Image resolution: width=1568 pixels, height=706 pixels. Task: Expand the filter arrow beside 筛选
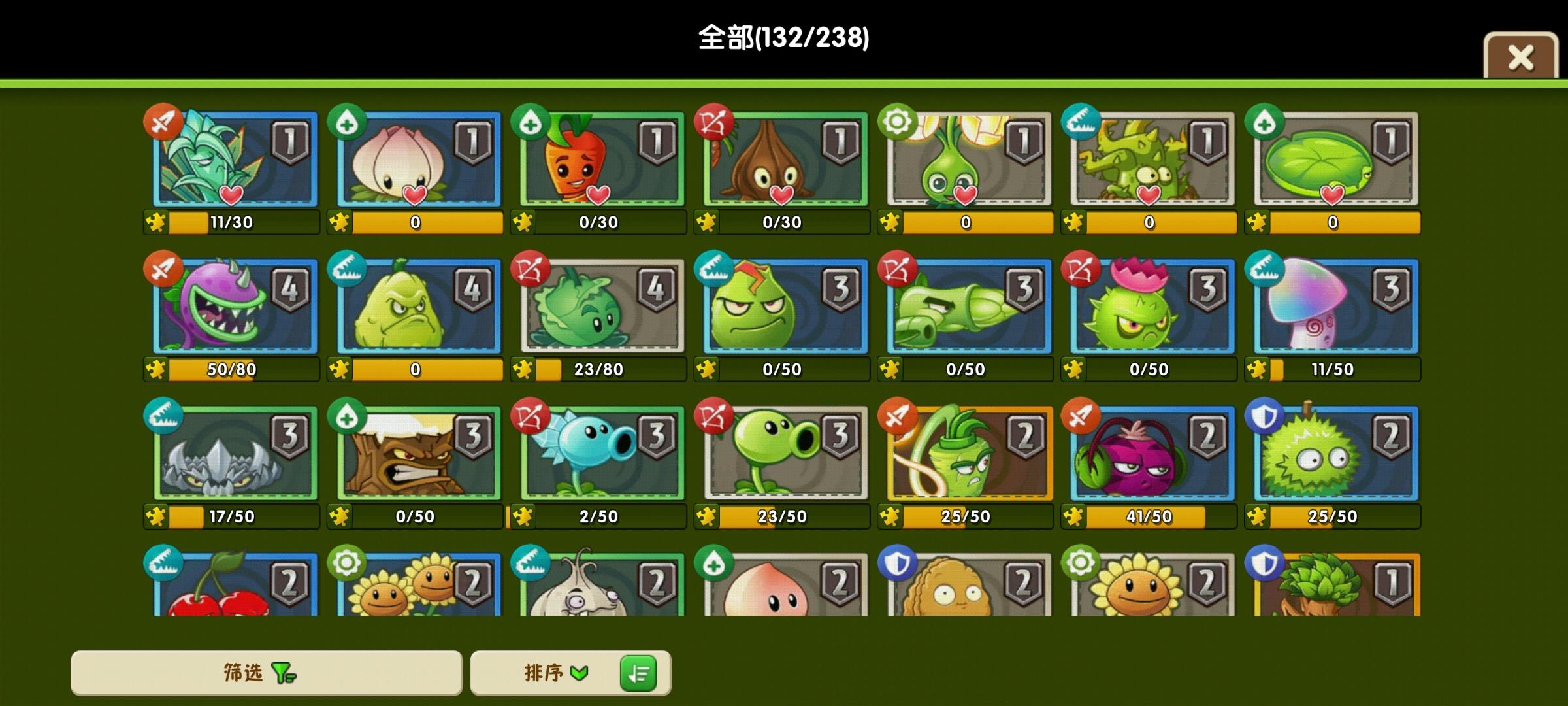click(x=284, y=674)
